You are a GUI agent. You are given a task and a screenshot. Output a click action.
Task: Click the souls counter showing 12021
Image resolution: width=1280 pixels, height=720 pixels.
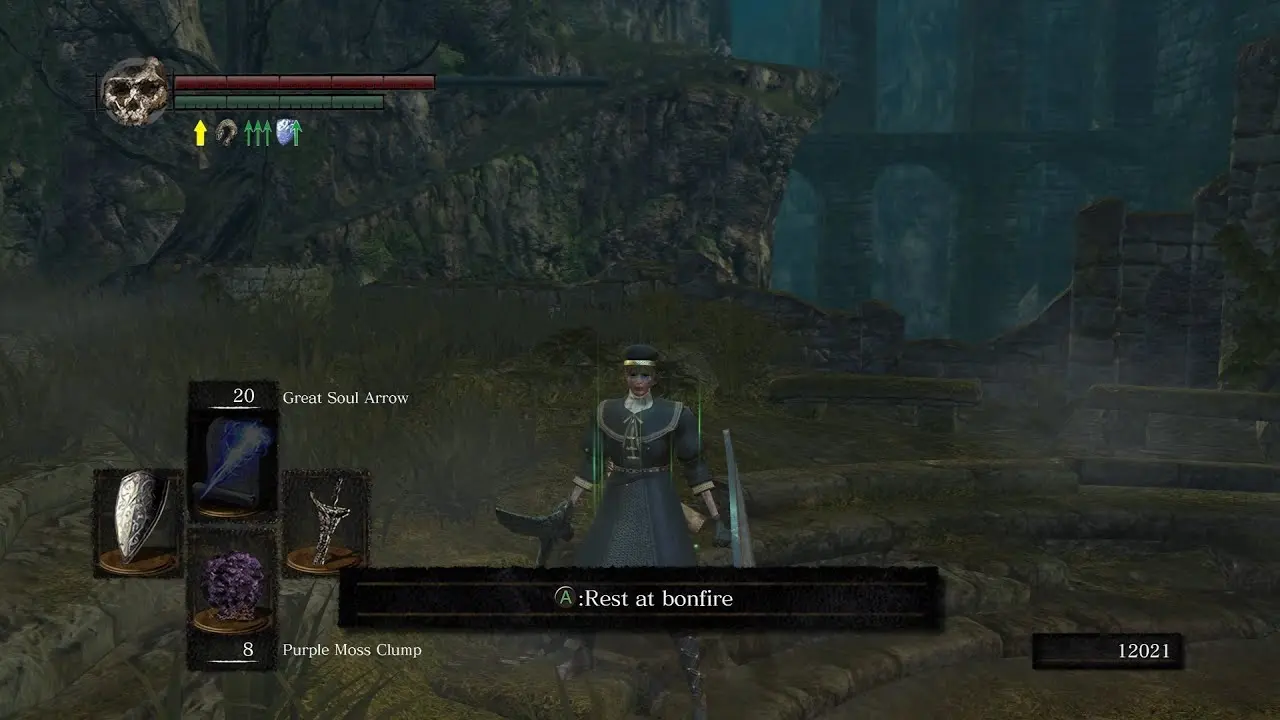(x=1143, y=649)
